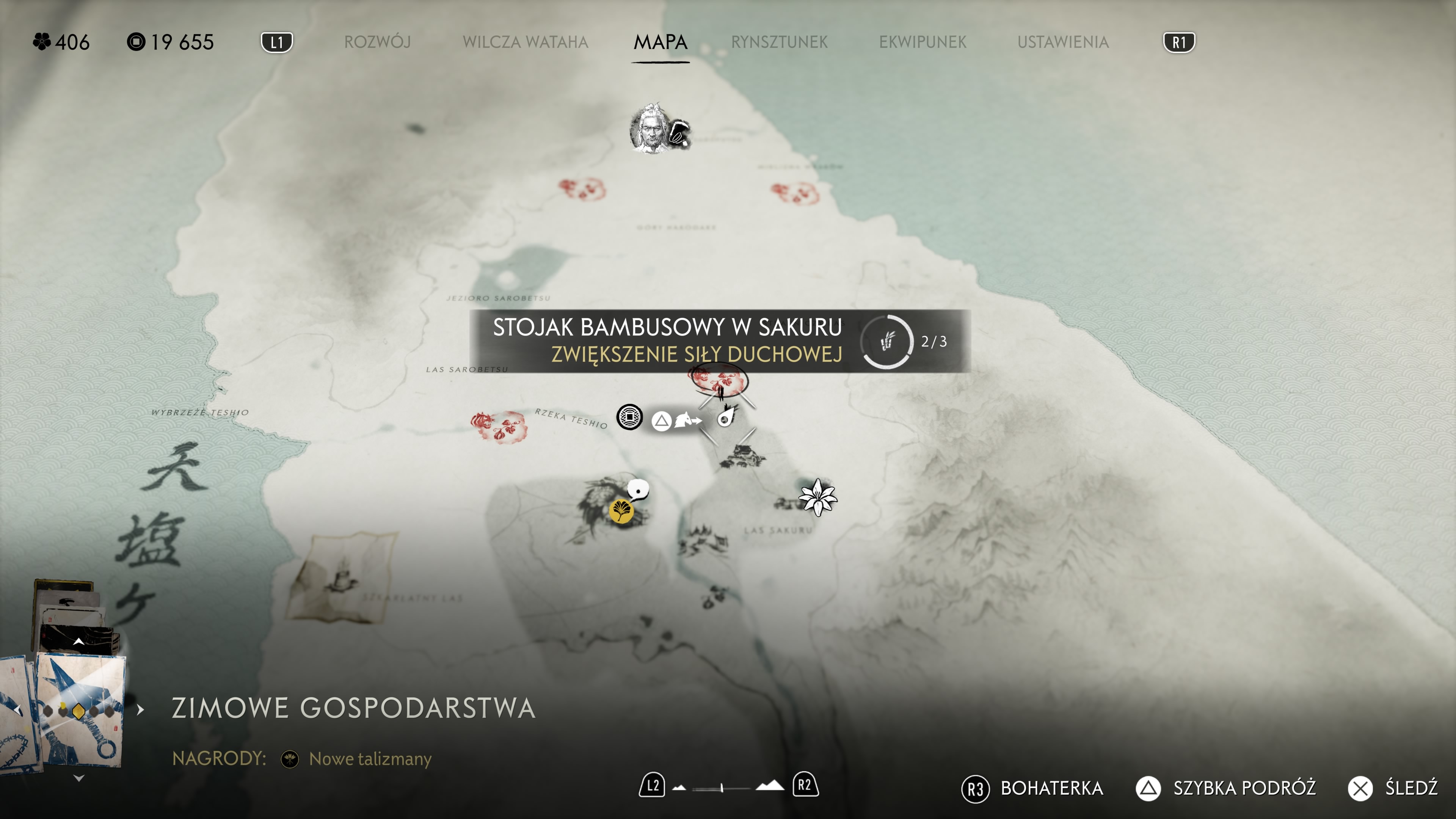Open the EKWIPUNEK tab
The image size is (1456, 819).
coord(923,42)
